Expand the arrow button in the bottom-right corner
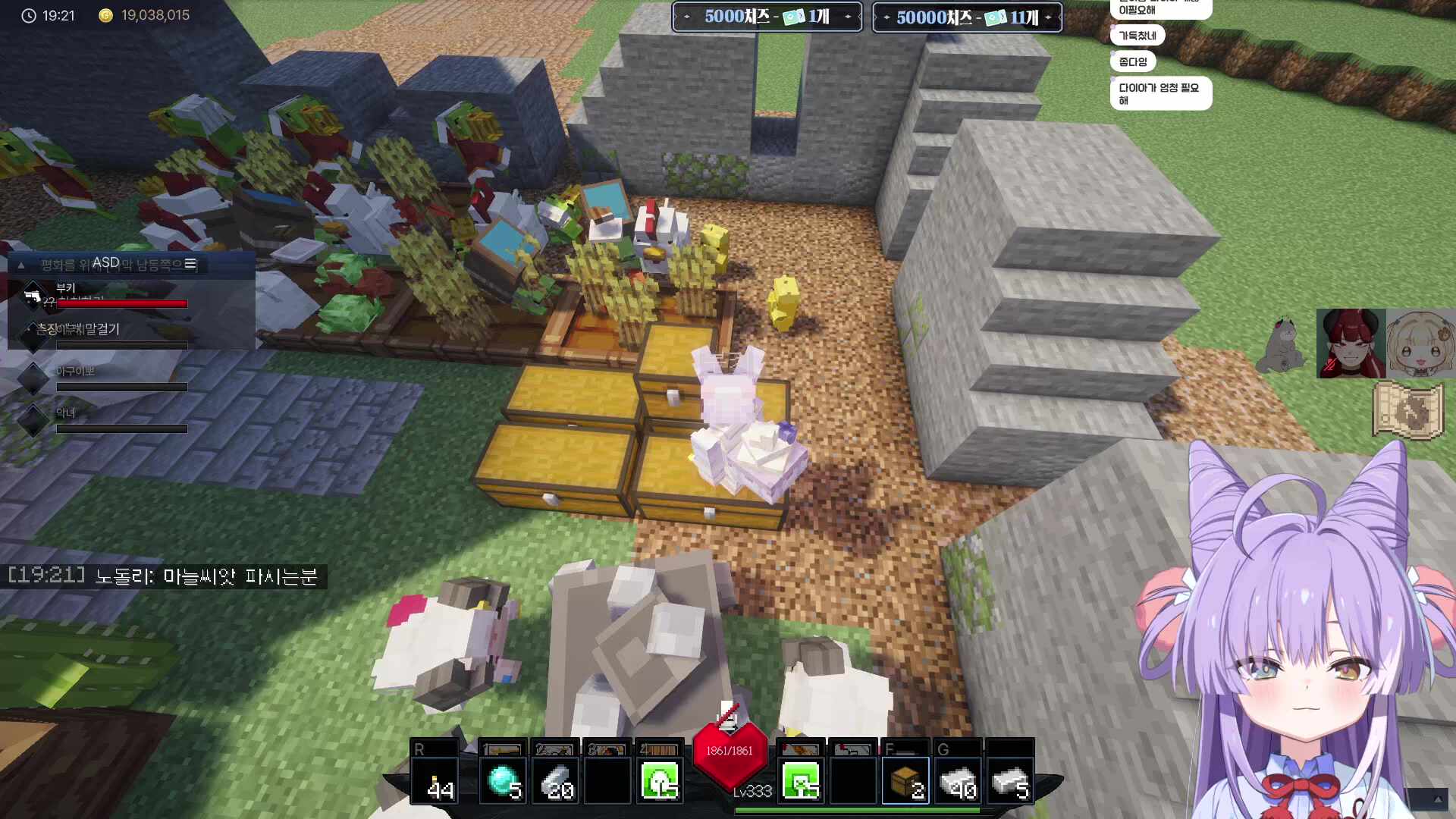The height and width of the screenshot is (819, 1456). coord(1437,799)
